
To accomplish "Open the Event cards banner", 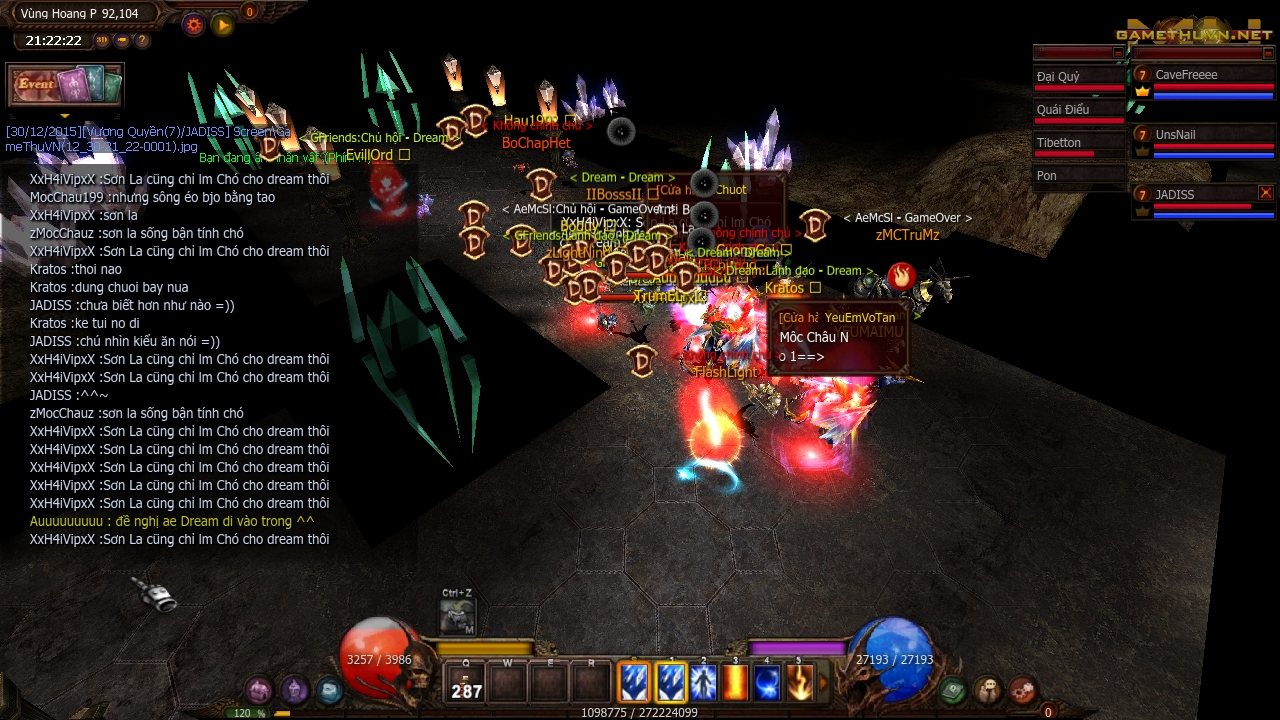I will coord(65,86).
